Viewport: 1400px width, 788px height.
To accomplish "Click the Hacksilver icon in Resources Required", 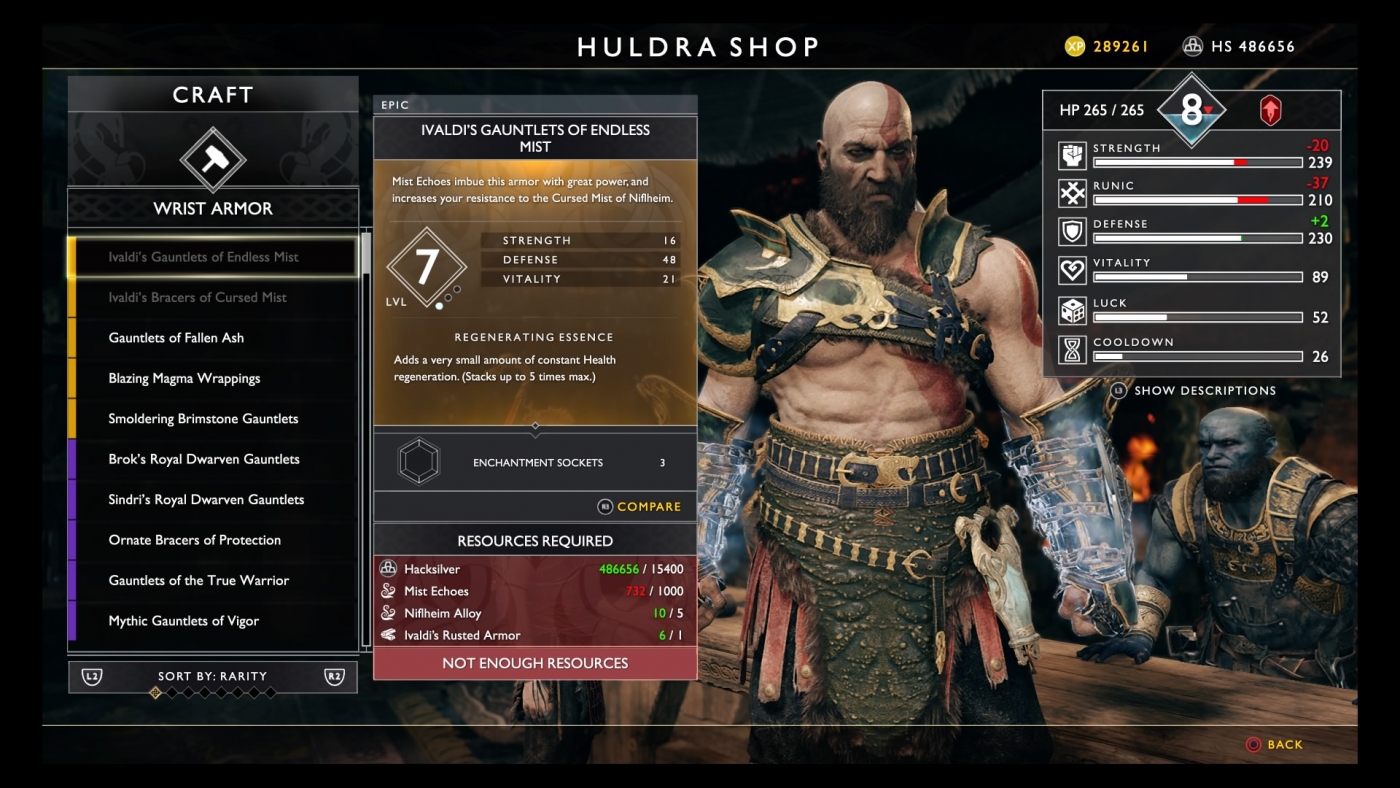I will [x=387, y=568].
